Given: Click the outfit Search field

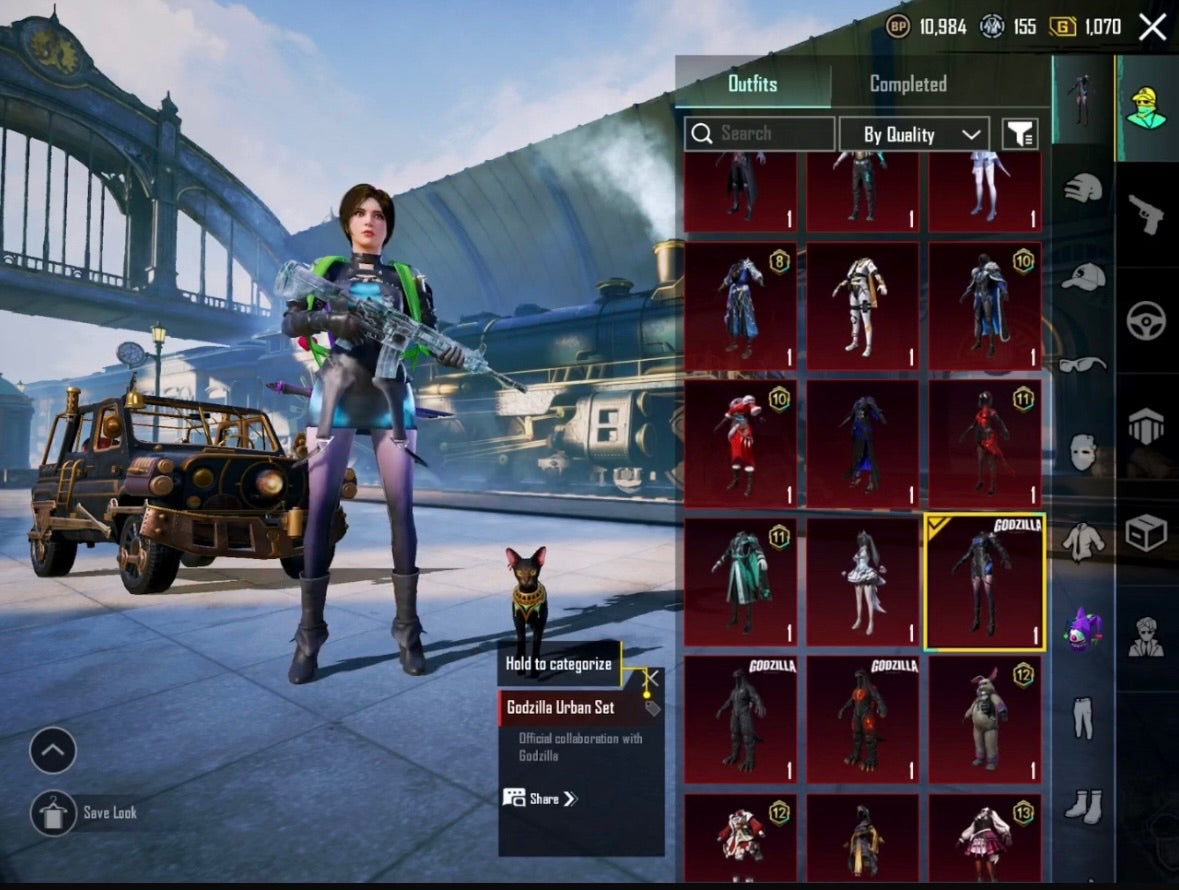Looking at the screenshot, I should pos(760,134).
